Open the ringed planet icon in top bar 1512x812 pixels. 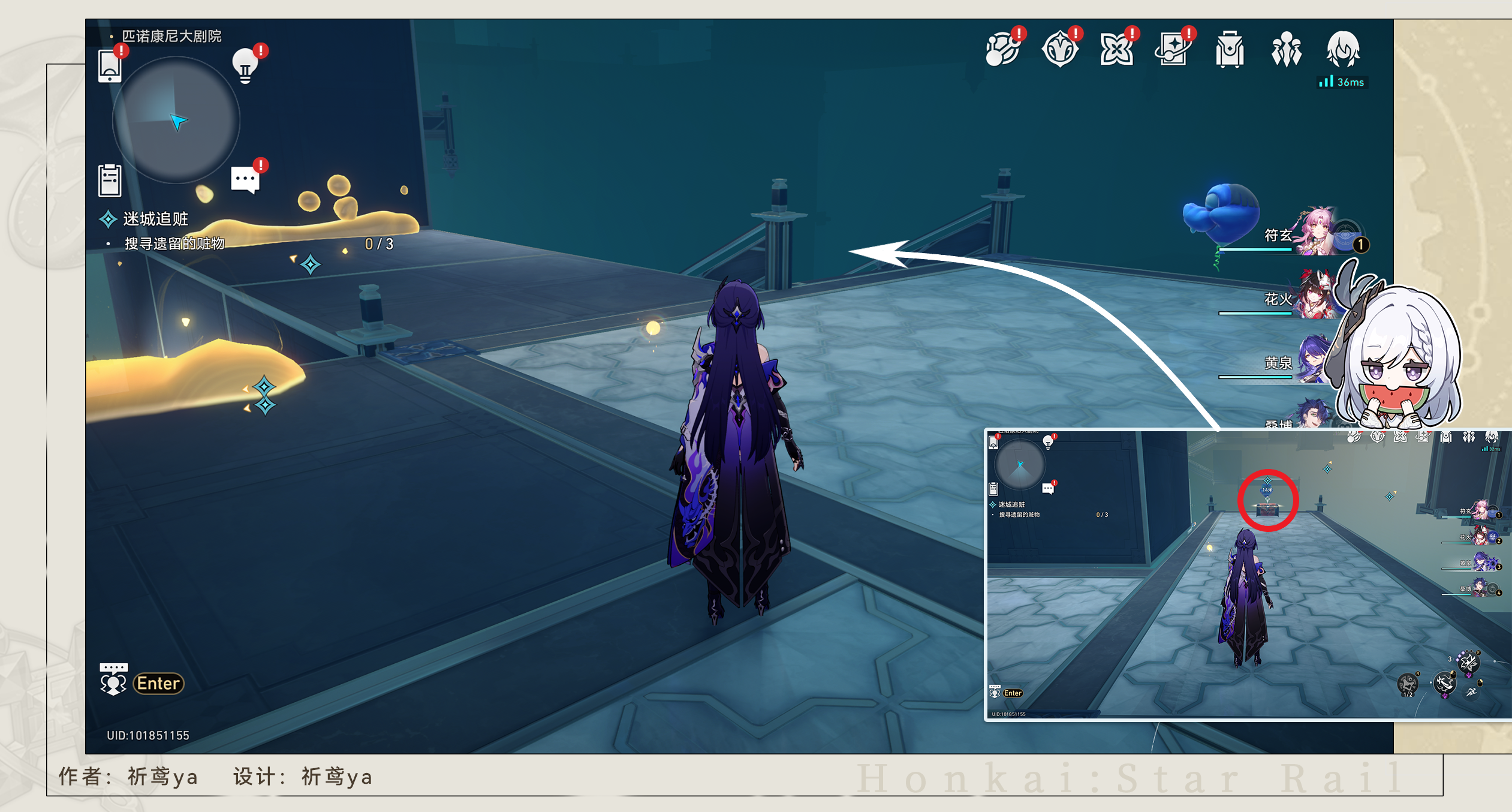[1002, 49]
